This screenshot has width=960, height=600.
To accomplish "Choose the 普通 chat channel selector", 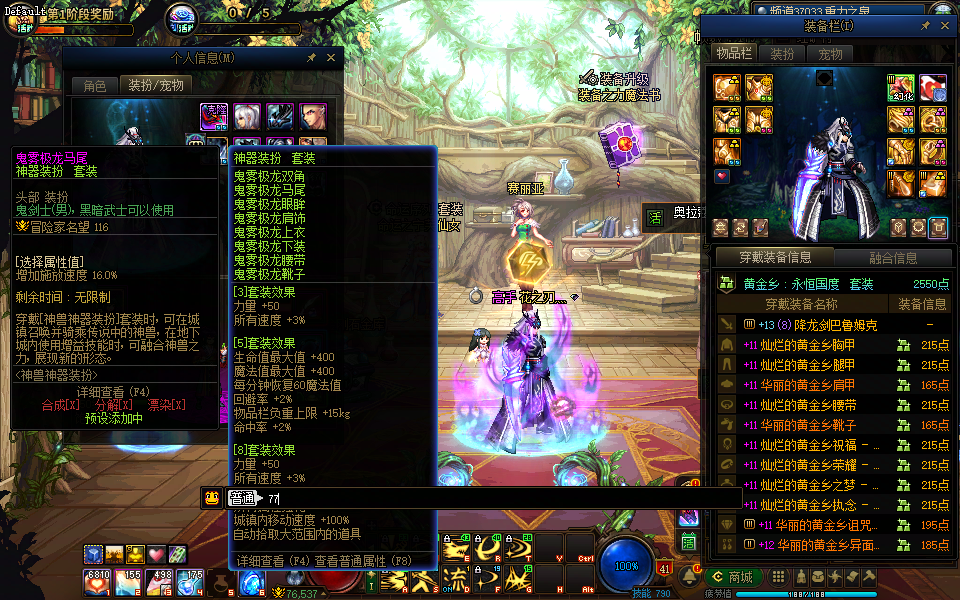I will pyautogui.click(x=242, y=498).
